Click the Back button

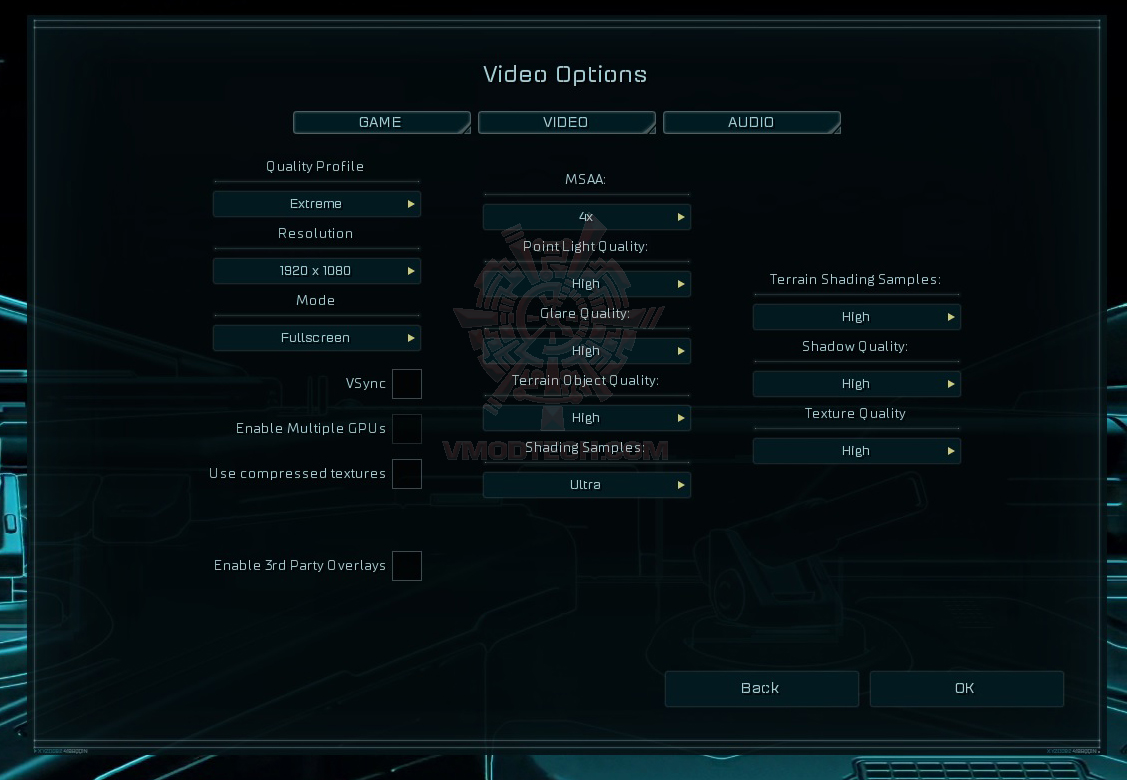[x=761, y=688]
